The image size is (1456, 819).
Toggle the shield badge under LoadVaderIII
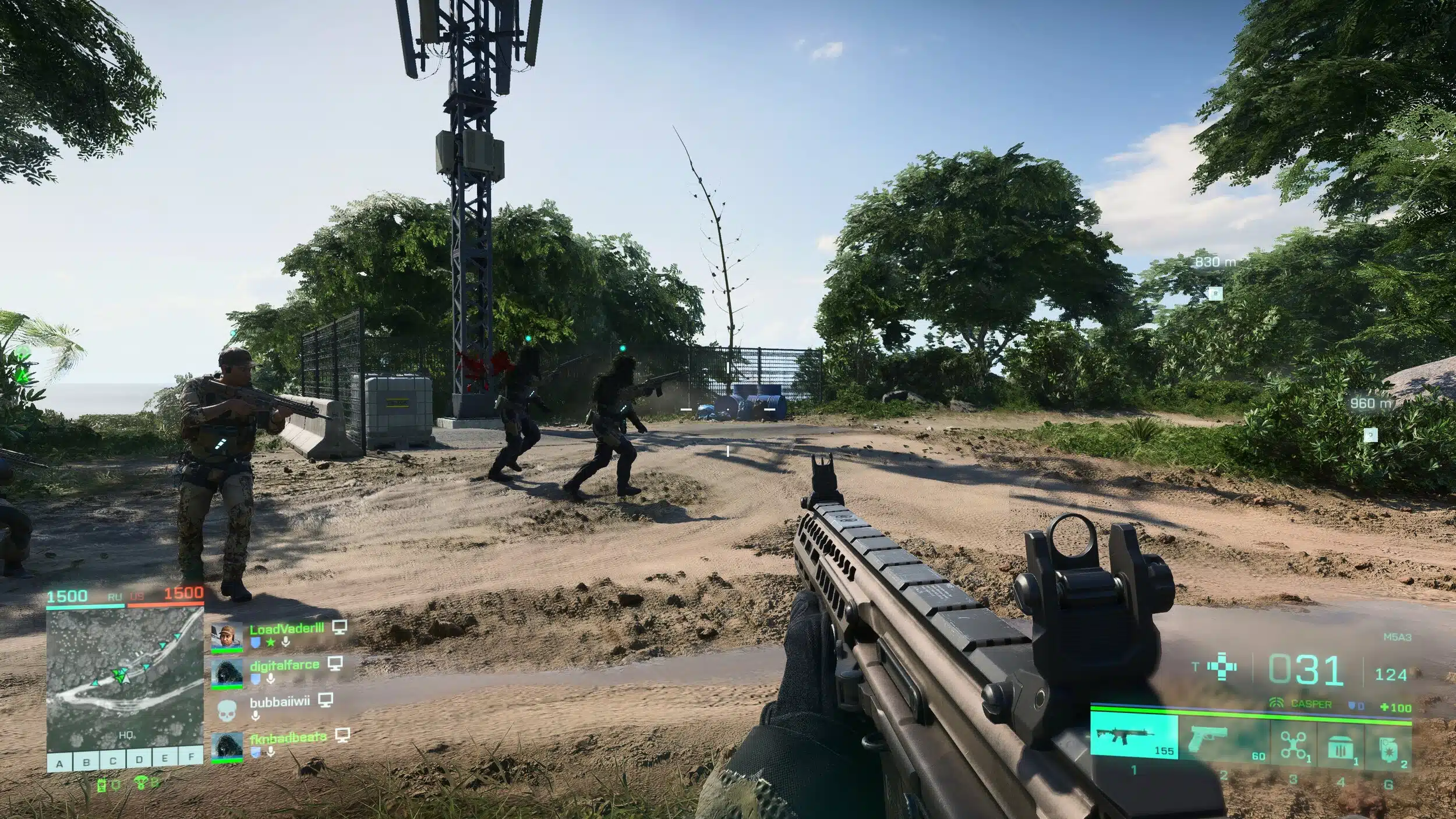[x=256, y=641]
